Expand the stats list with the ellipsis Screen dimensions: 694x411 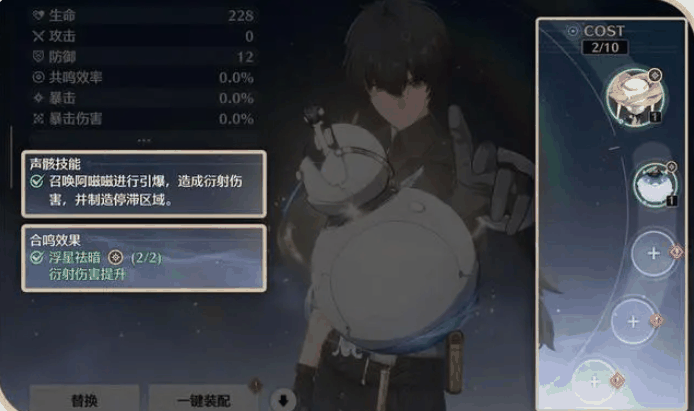click(x=144, y=139)
